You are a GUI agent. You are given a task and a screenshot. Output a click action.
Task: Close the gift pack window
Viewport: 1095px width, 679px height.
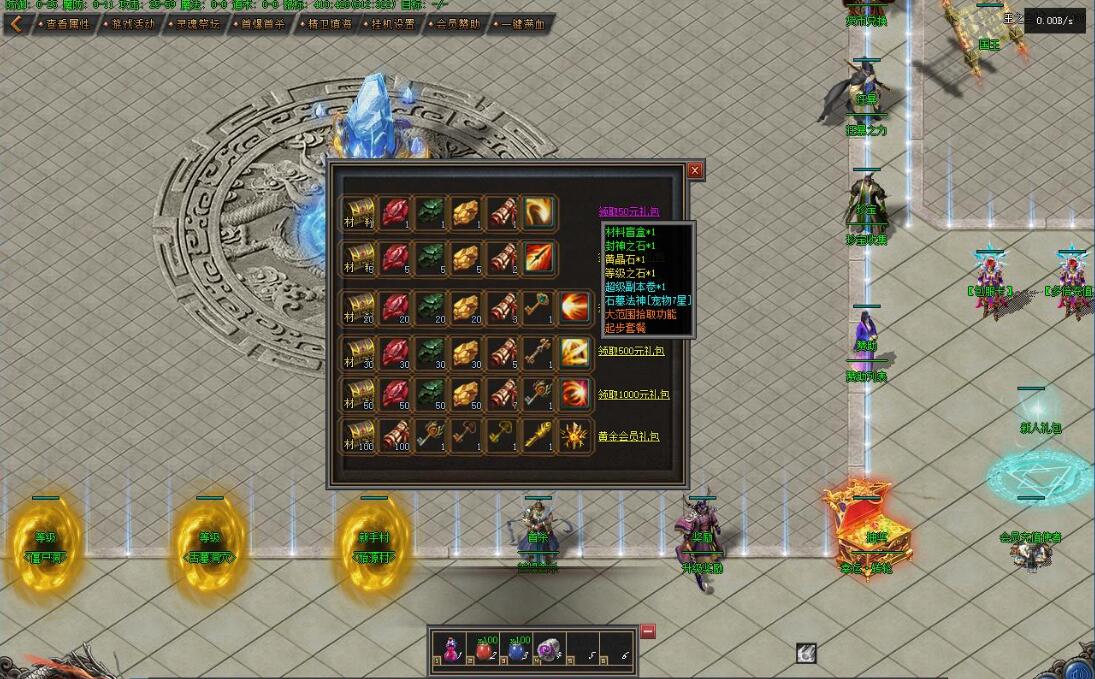pyautogui.click(x=695, y=171)
